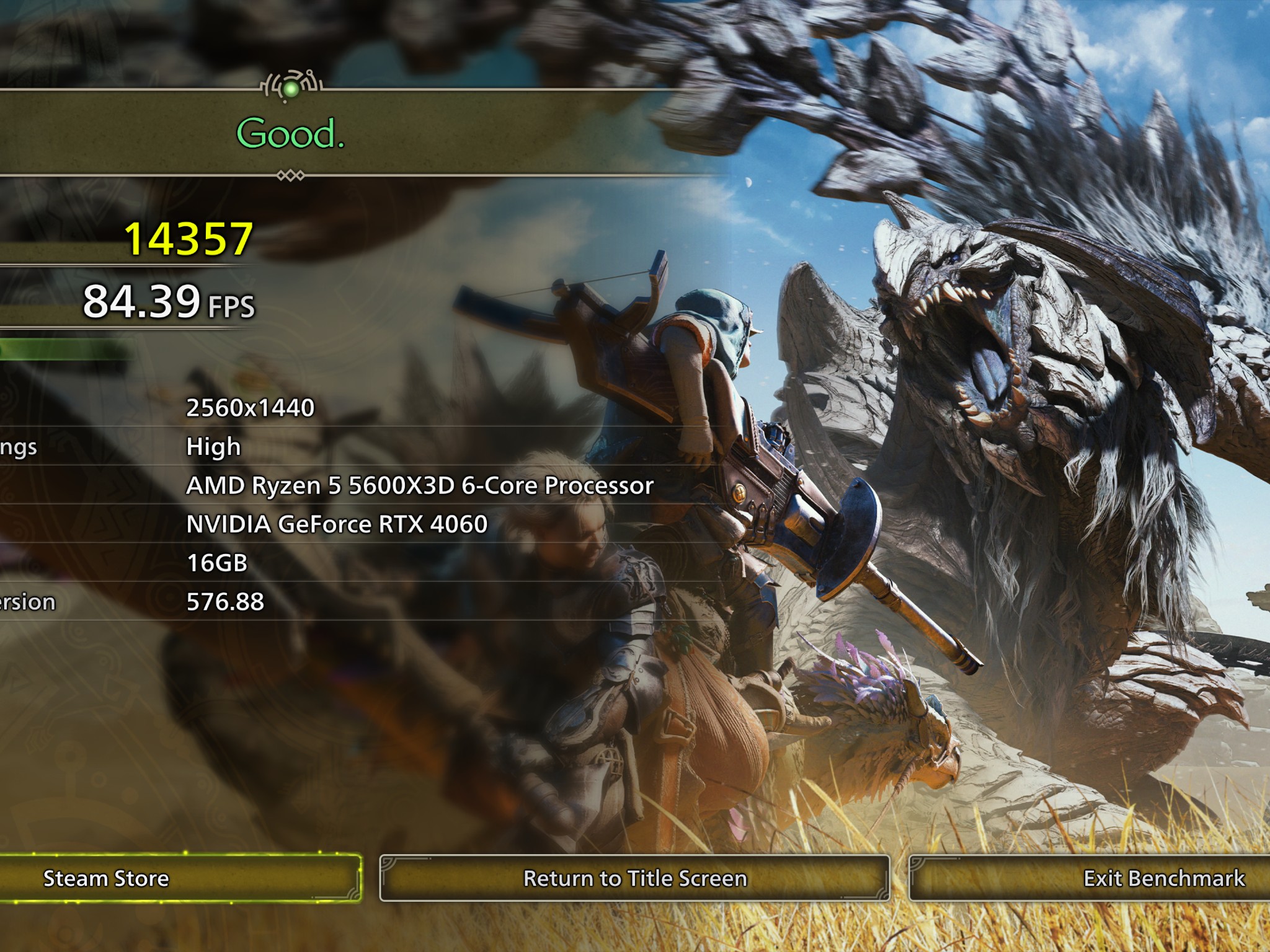Click the NVIDIA GeForce RTX 4060 GPU entry
This screenshot has width=1270, height=952.
[338, 524]
